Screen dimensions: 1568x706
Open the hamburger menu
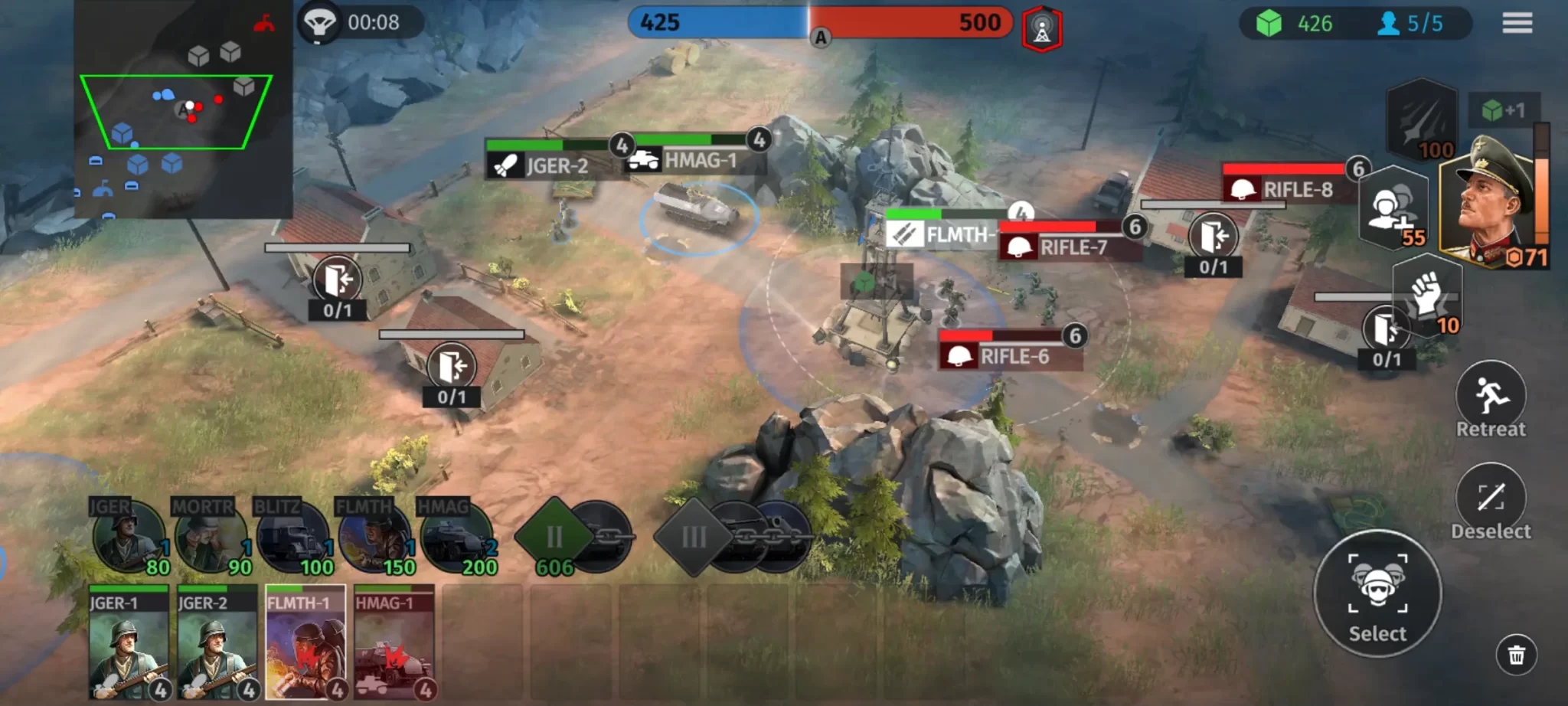click(1517, 23)
